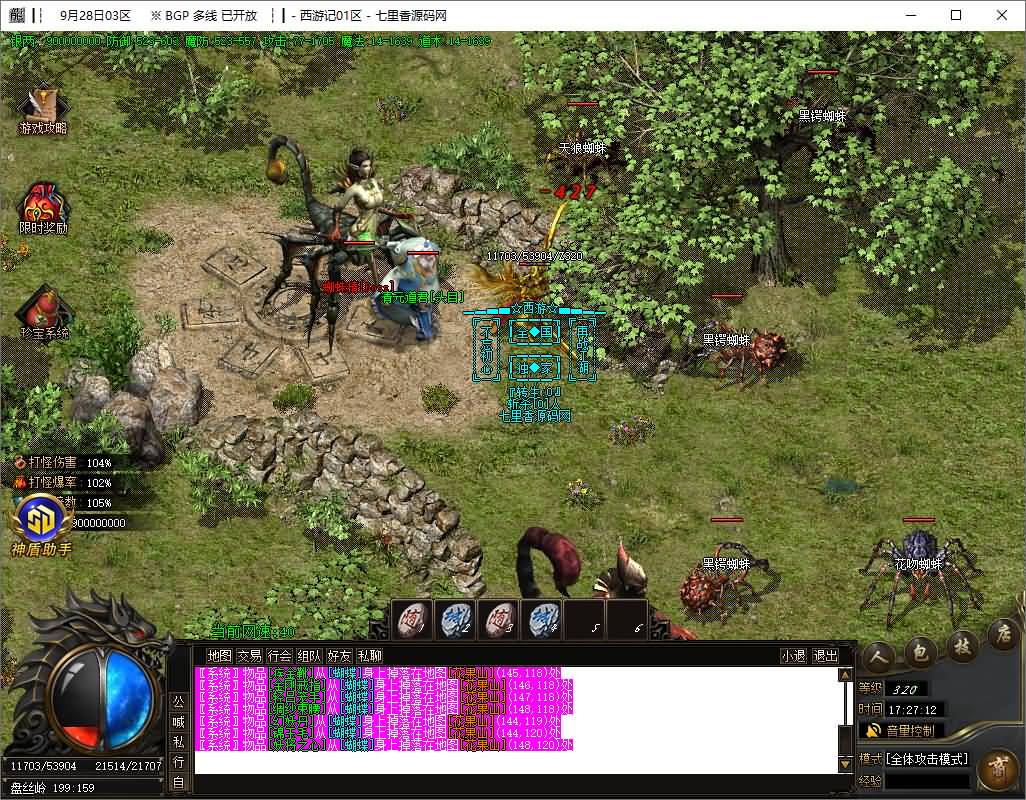Toggle the 音量控制 volume control
The height and width of the screenshot is (800, 1026).
(907, 731)
